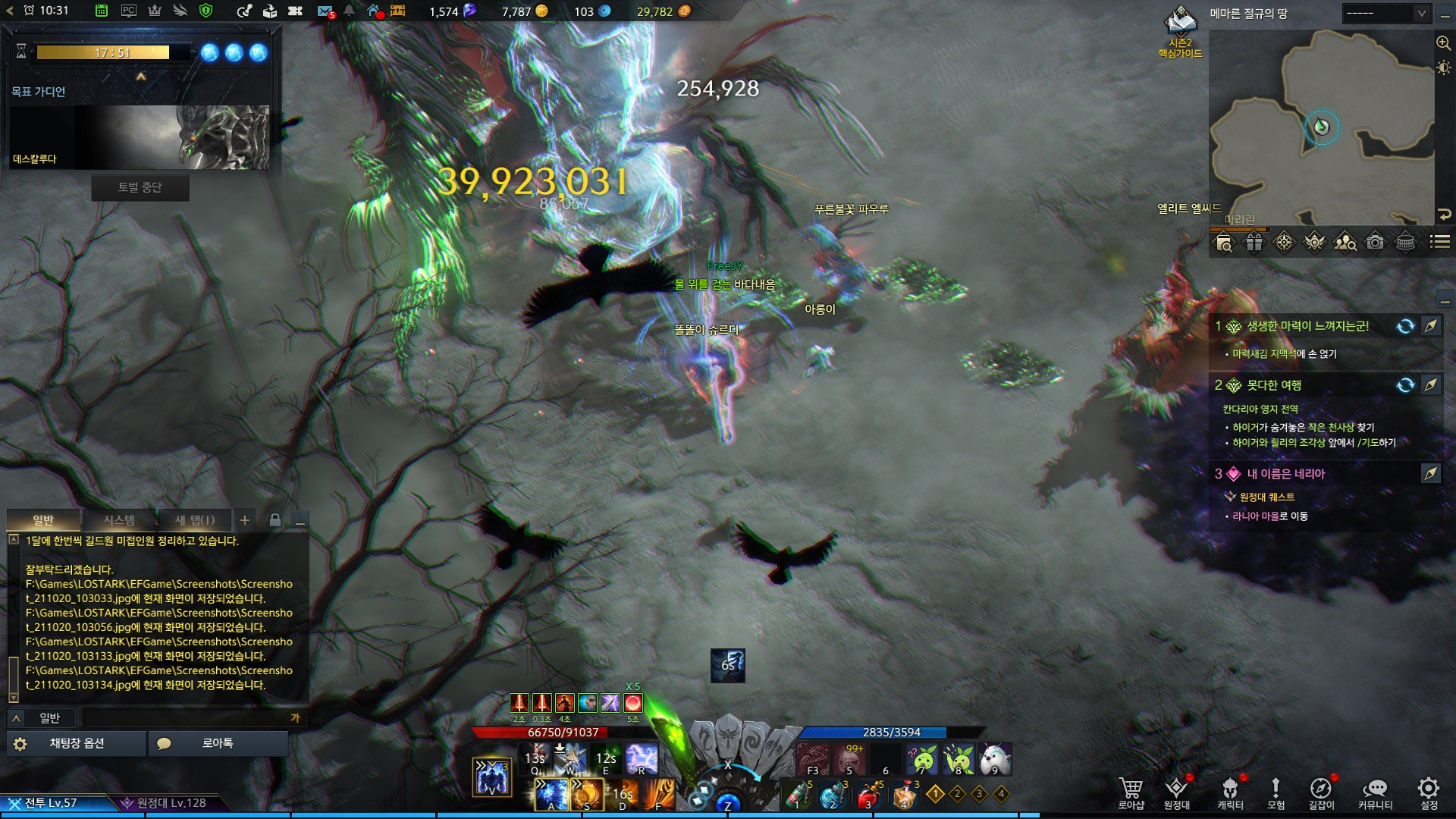Screen dimensions: 1456x819
Task: Open the 로아톡 messenger
Action: tap(218, 743)
